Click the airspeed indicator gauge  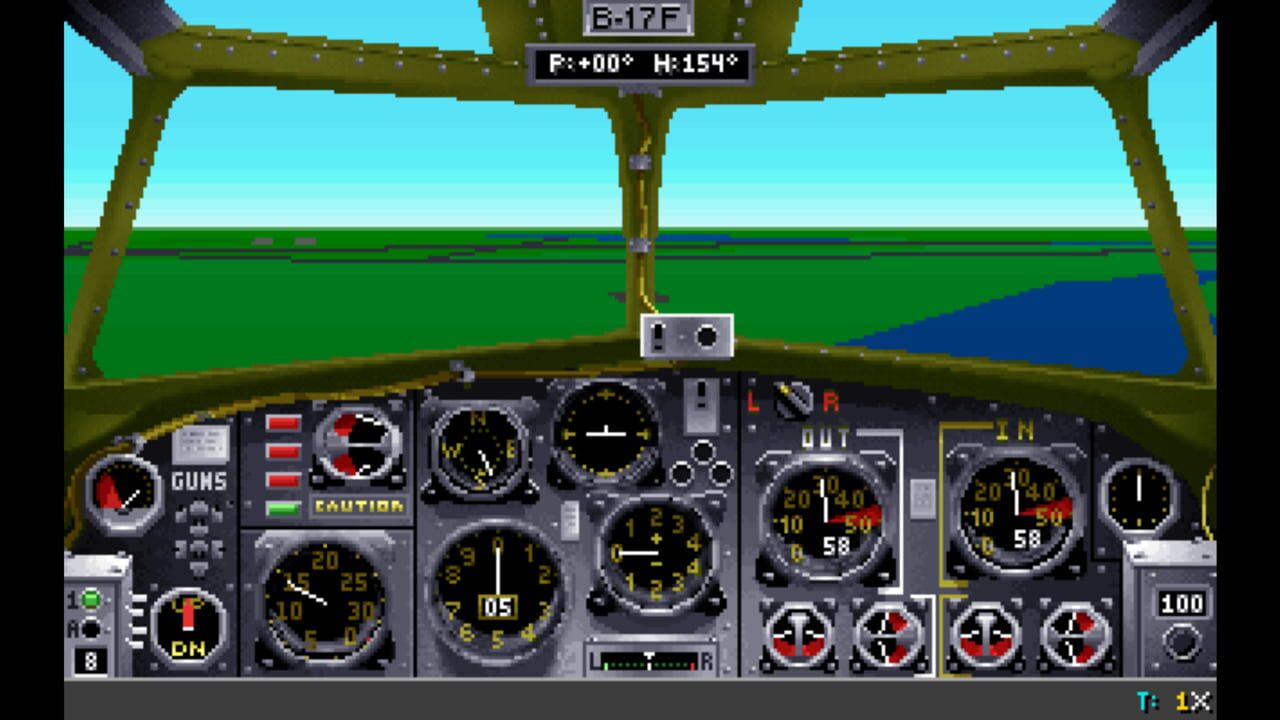320,600
